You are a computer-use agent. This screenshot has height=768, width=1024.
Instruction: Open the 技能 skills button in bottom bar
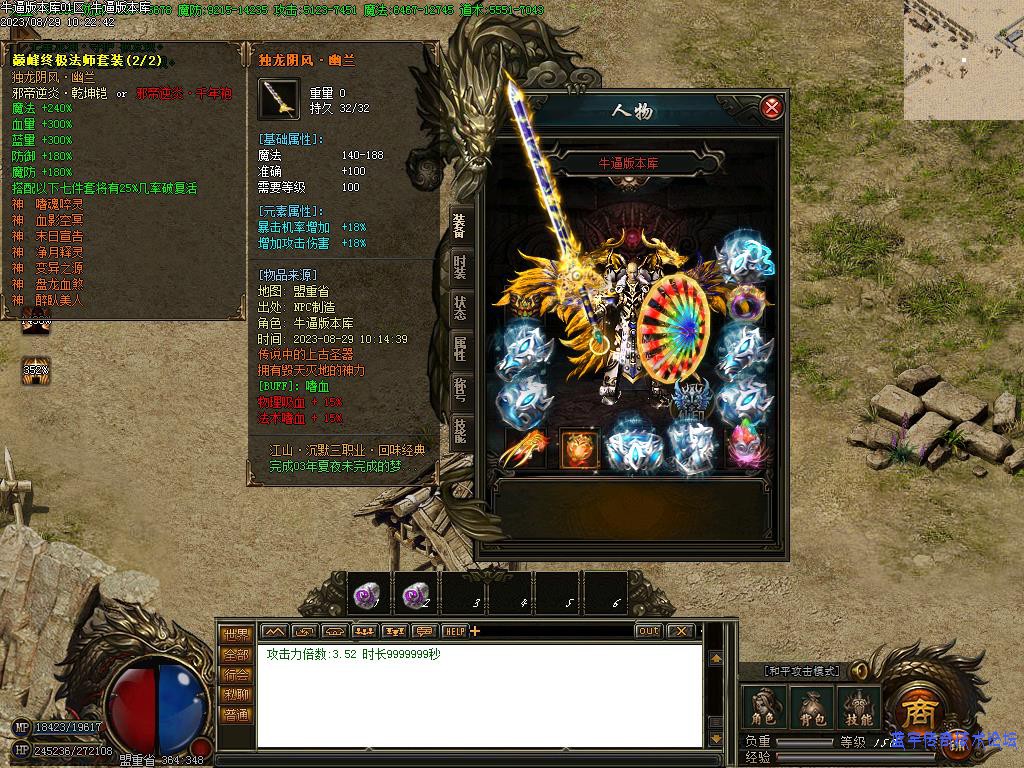859,707
